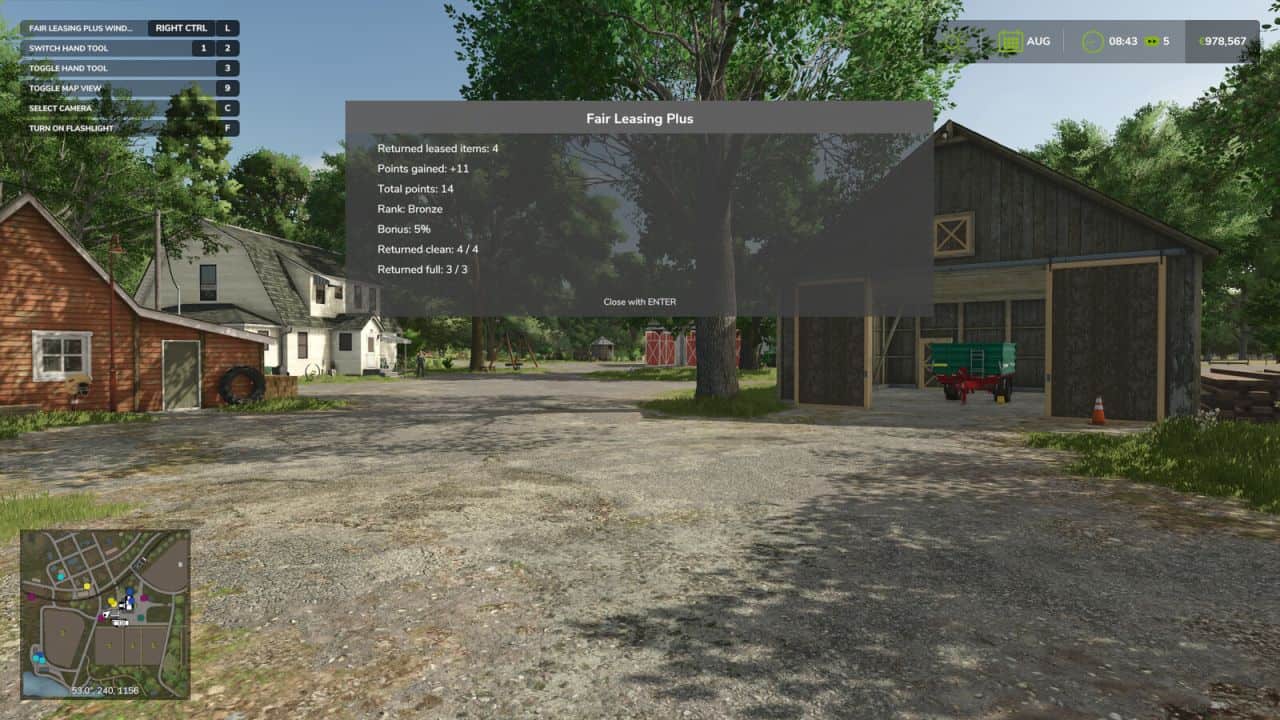Click the white vehicle icon on the minimap
Image resolution: width=1280 pixels, height=720 pixels.
119,622
